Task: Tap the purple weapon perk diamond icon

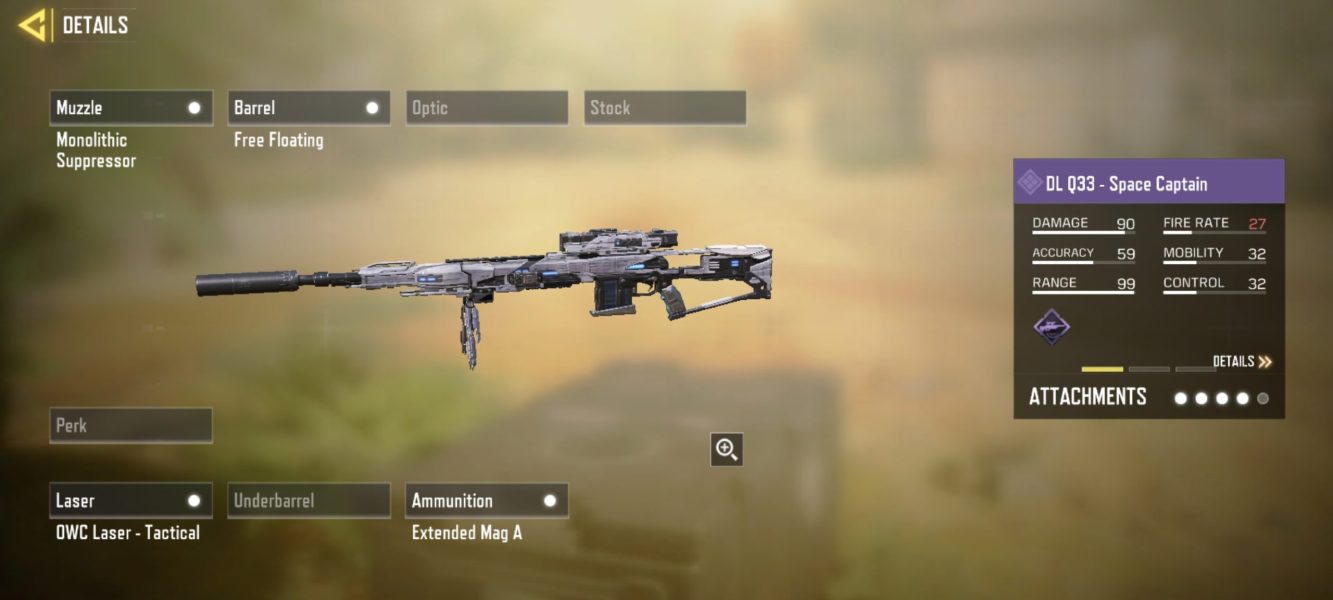Action: click(x=1051, y=327)
